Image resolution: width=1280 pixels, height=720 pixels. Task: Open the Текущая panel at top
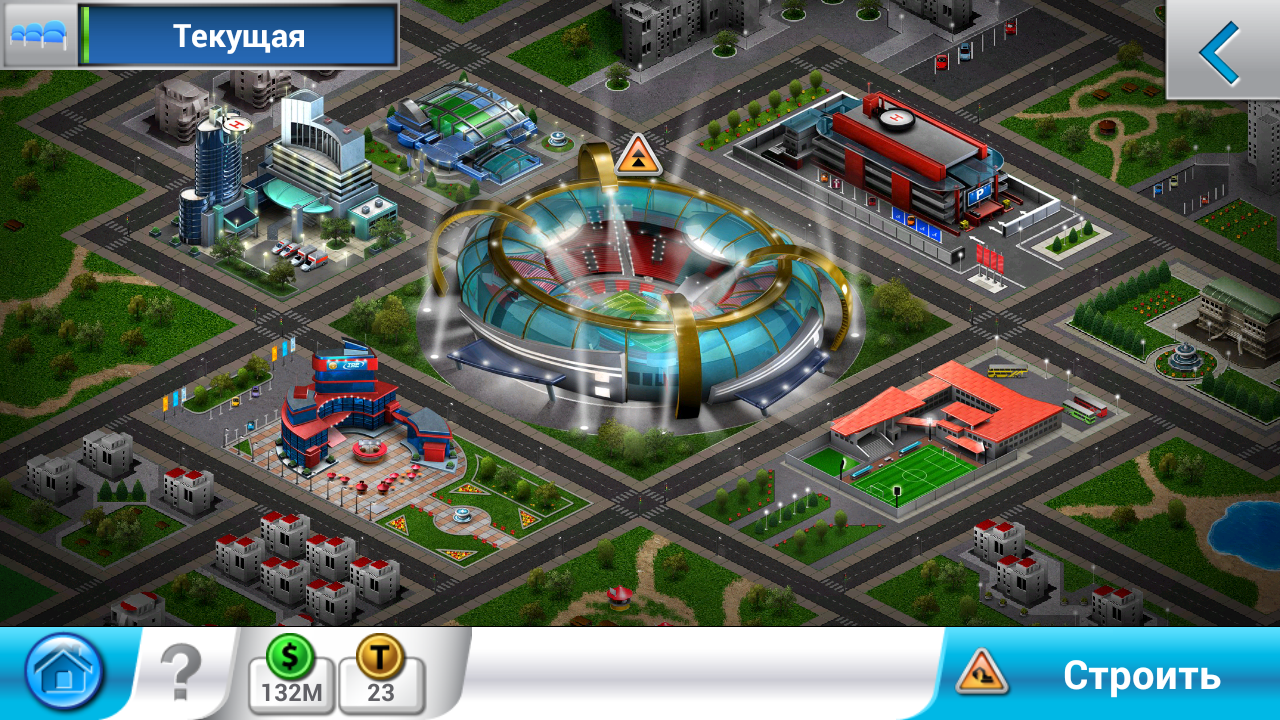tap(238, 36)
